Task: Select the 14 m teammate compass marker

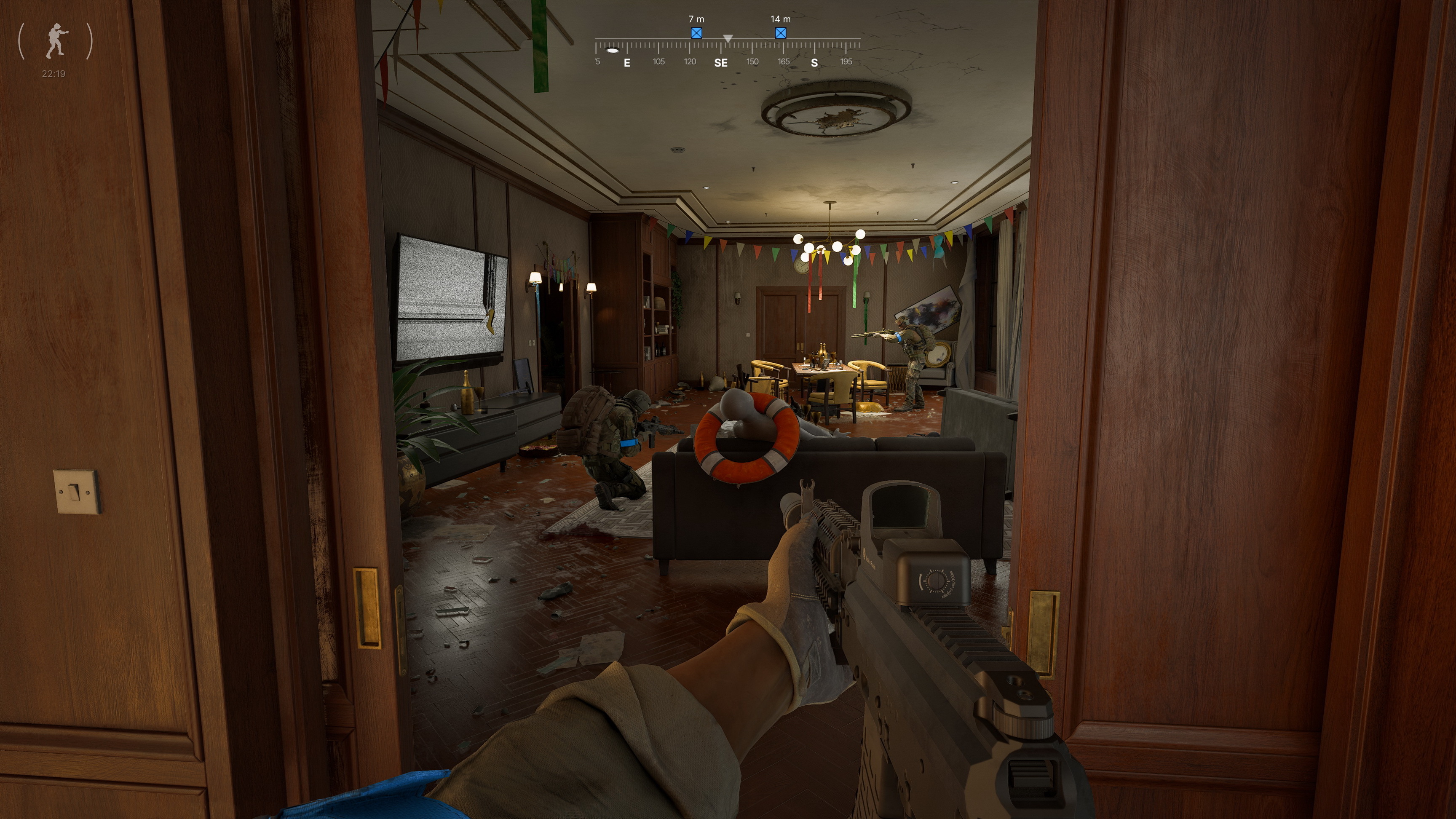Action: pos(781,33)
